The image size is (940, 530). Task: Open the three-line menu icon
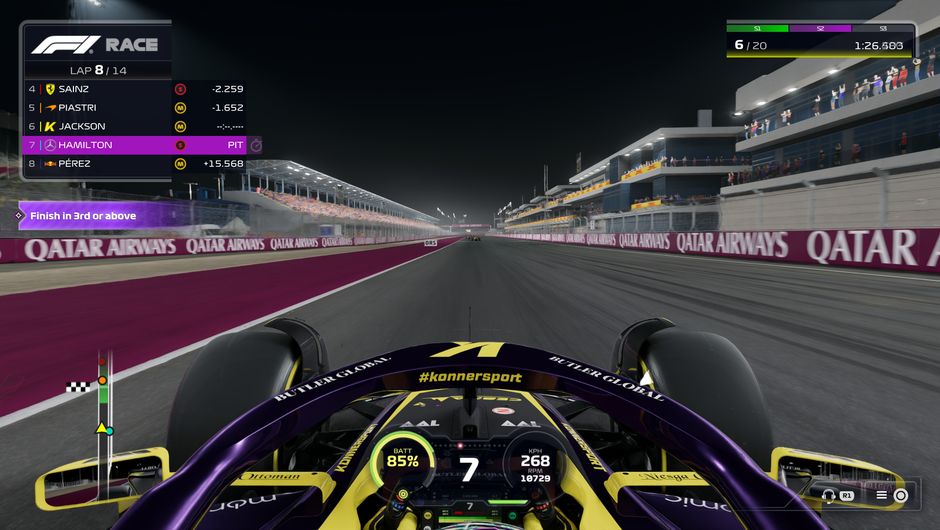click(x=882, y=495)
